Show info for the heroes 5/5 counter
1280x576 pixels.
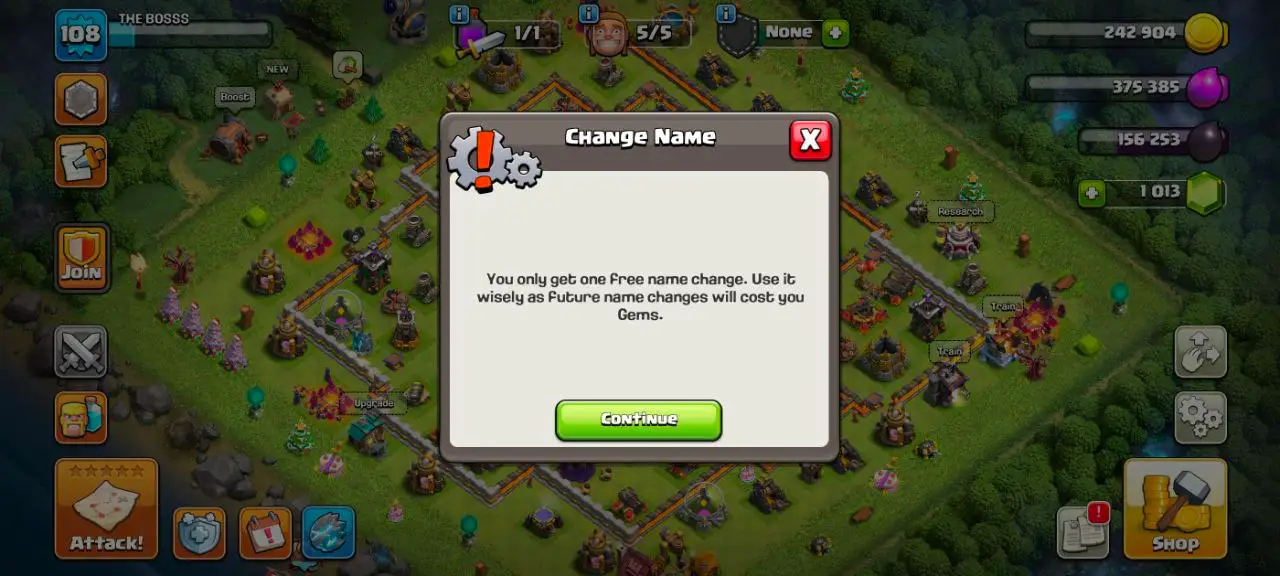[x=589, y=15]
